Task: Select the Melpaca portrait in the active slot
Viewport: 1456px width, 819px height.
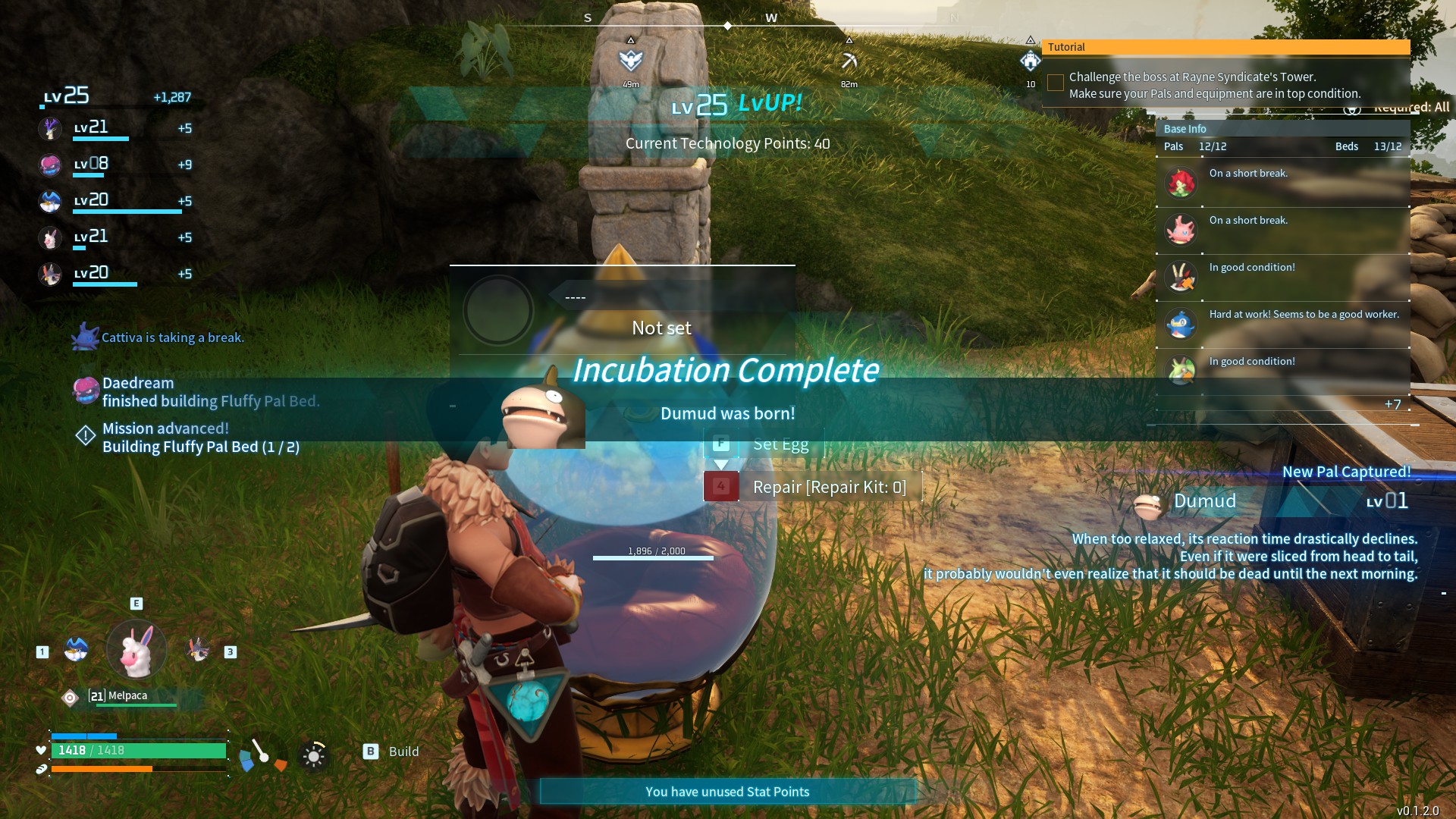Action: pyautogui.click(x=135, y=650)
